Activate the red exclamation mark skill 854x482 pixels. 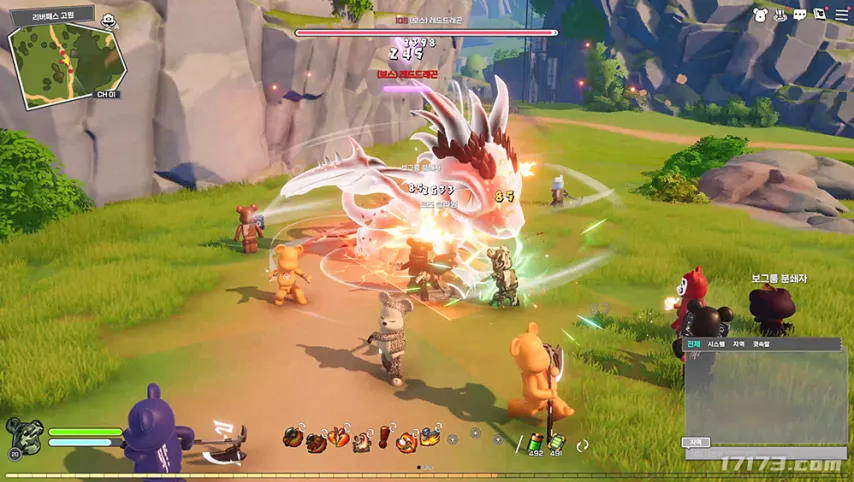click(x=383, y=437)
